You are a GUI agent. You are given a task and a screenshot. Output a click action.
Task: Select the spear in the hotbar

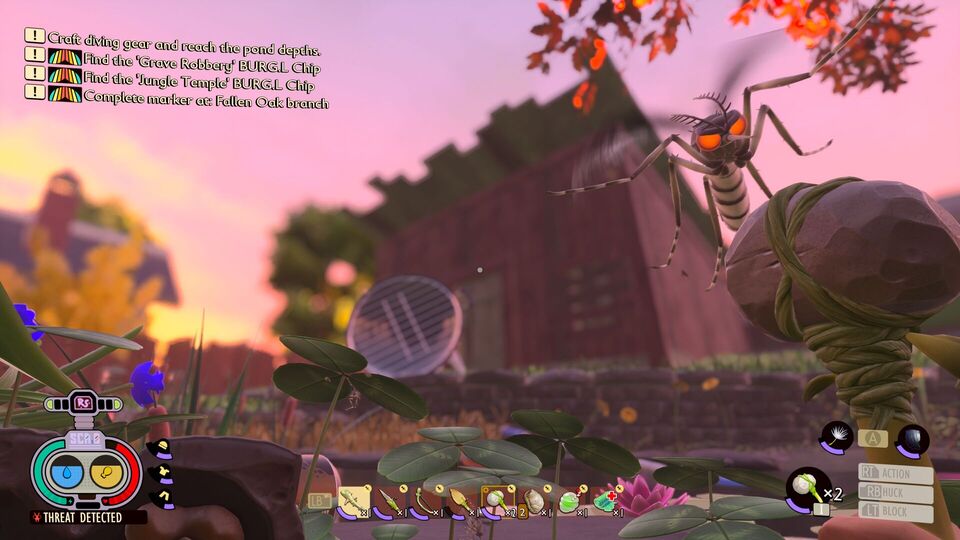(x=389, y=499)
